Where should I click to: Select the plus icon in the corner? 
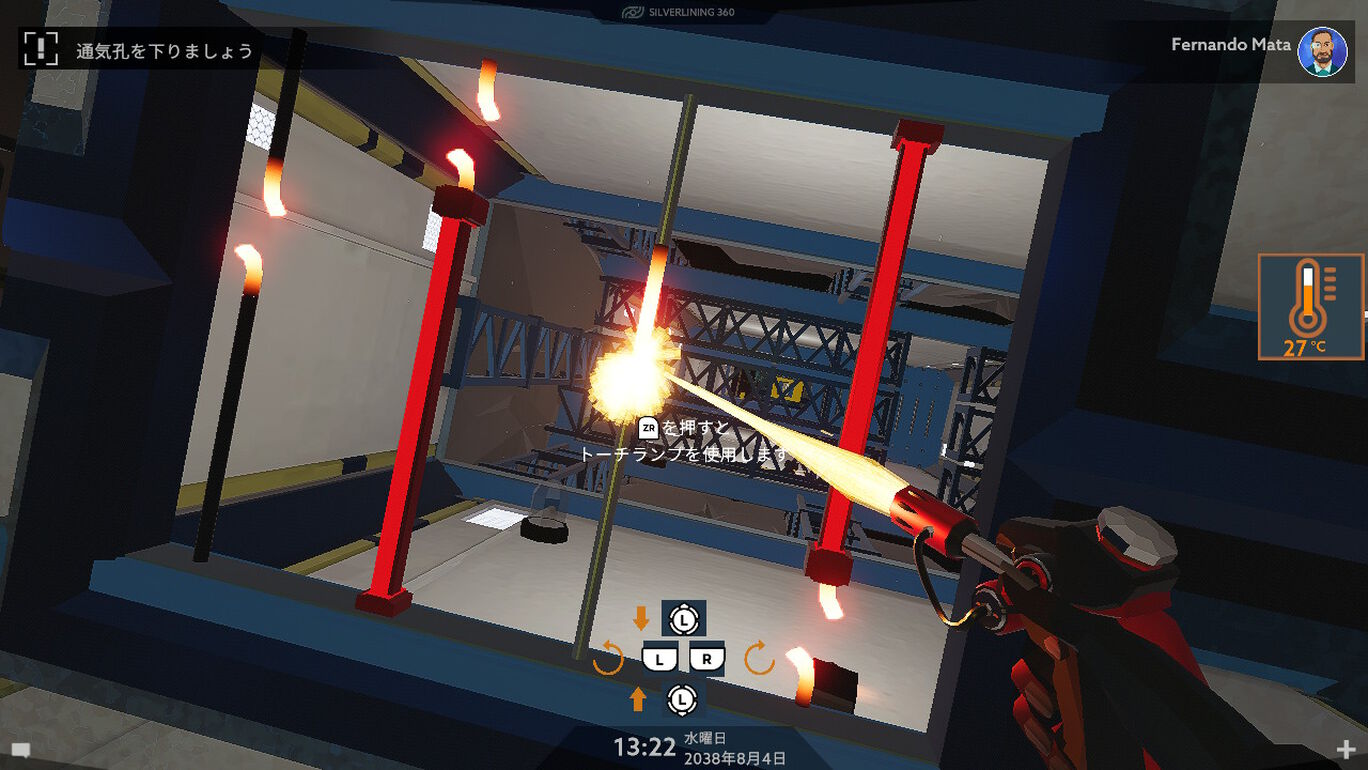(1345, 749)
